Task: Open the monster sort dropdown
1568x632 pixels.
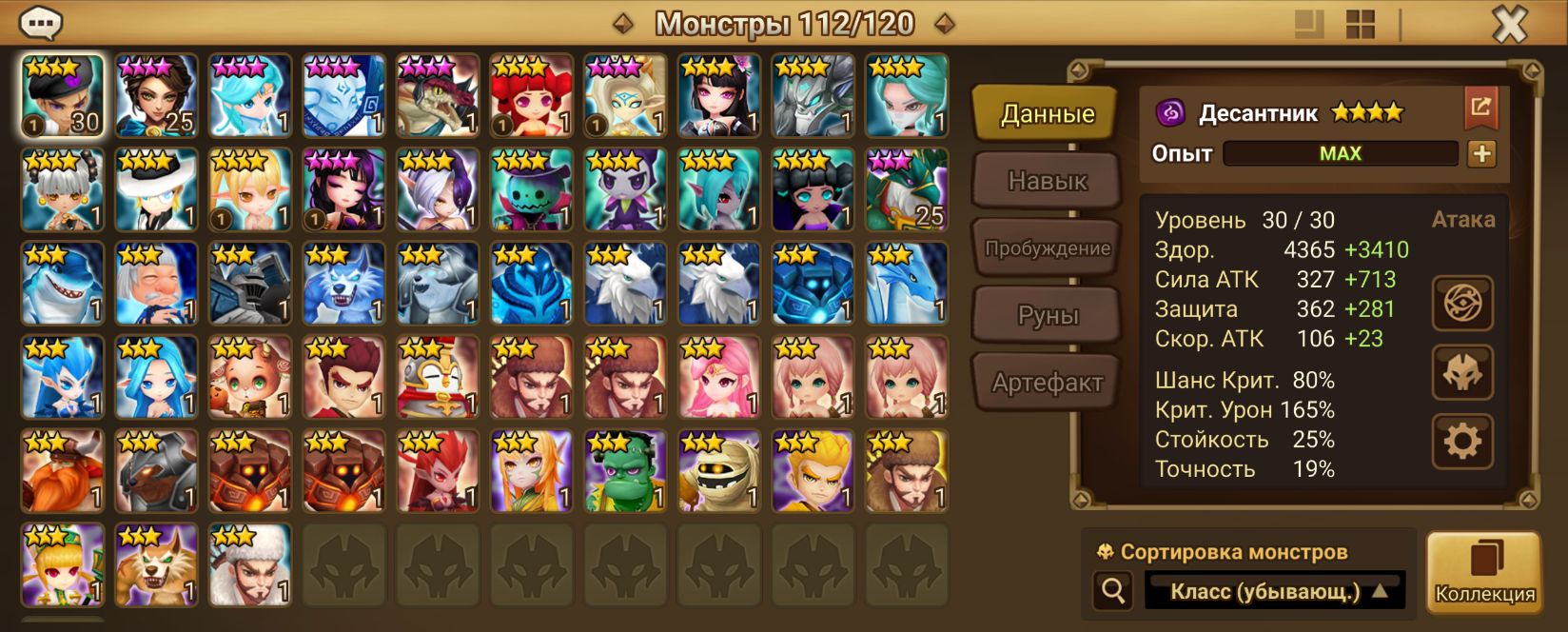Action: (1275, 591)
